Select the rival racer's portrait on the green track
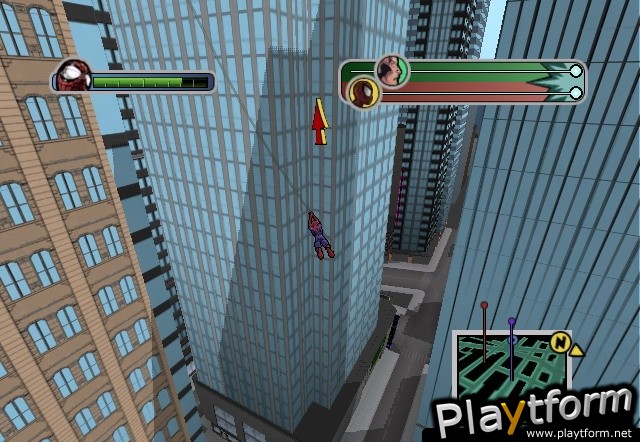Viewport: 640px width, 442px height. [x=392, y=70]
